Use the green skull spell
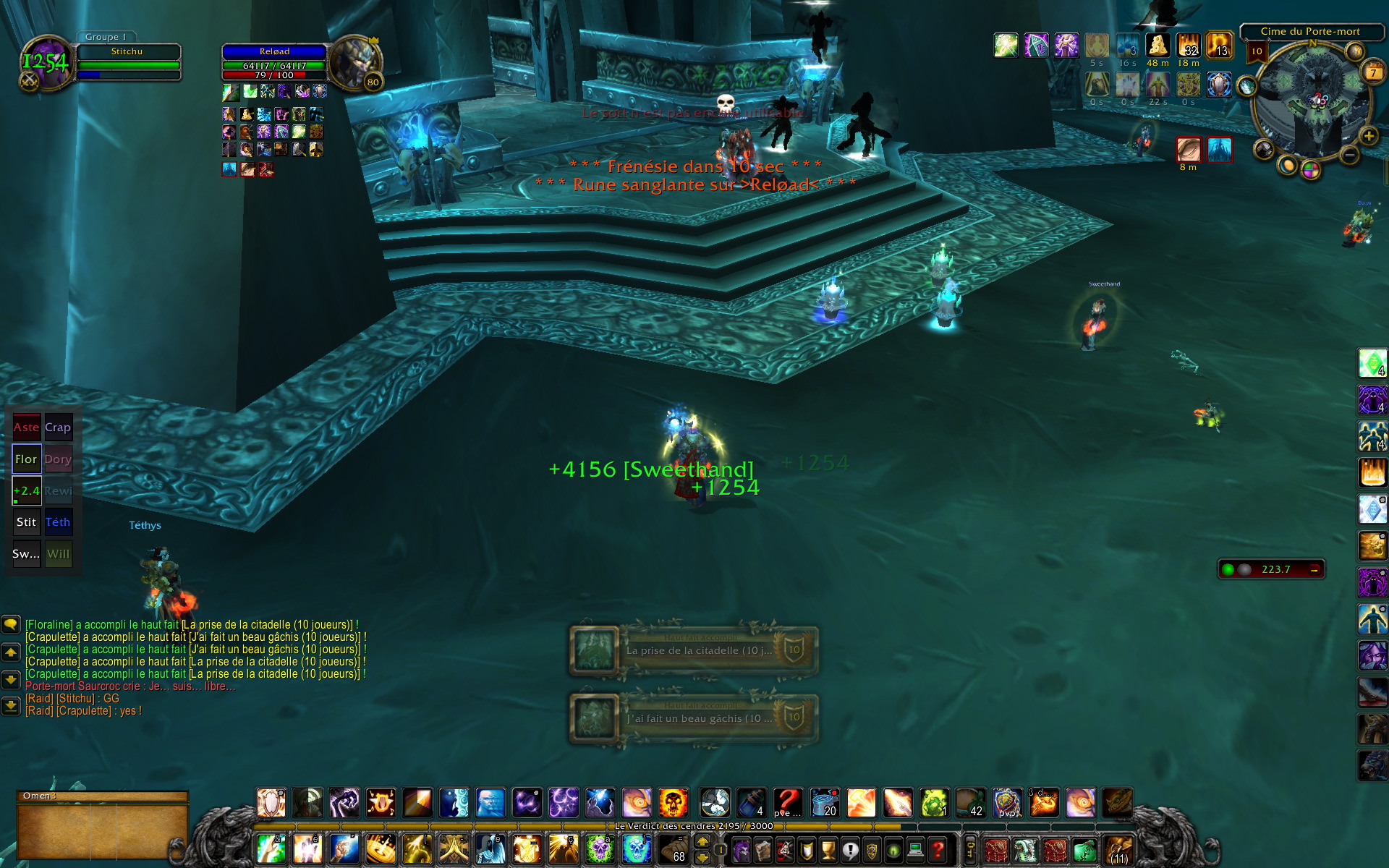 coord(600,849)
